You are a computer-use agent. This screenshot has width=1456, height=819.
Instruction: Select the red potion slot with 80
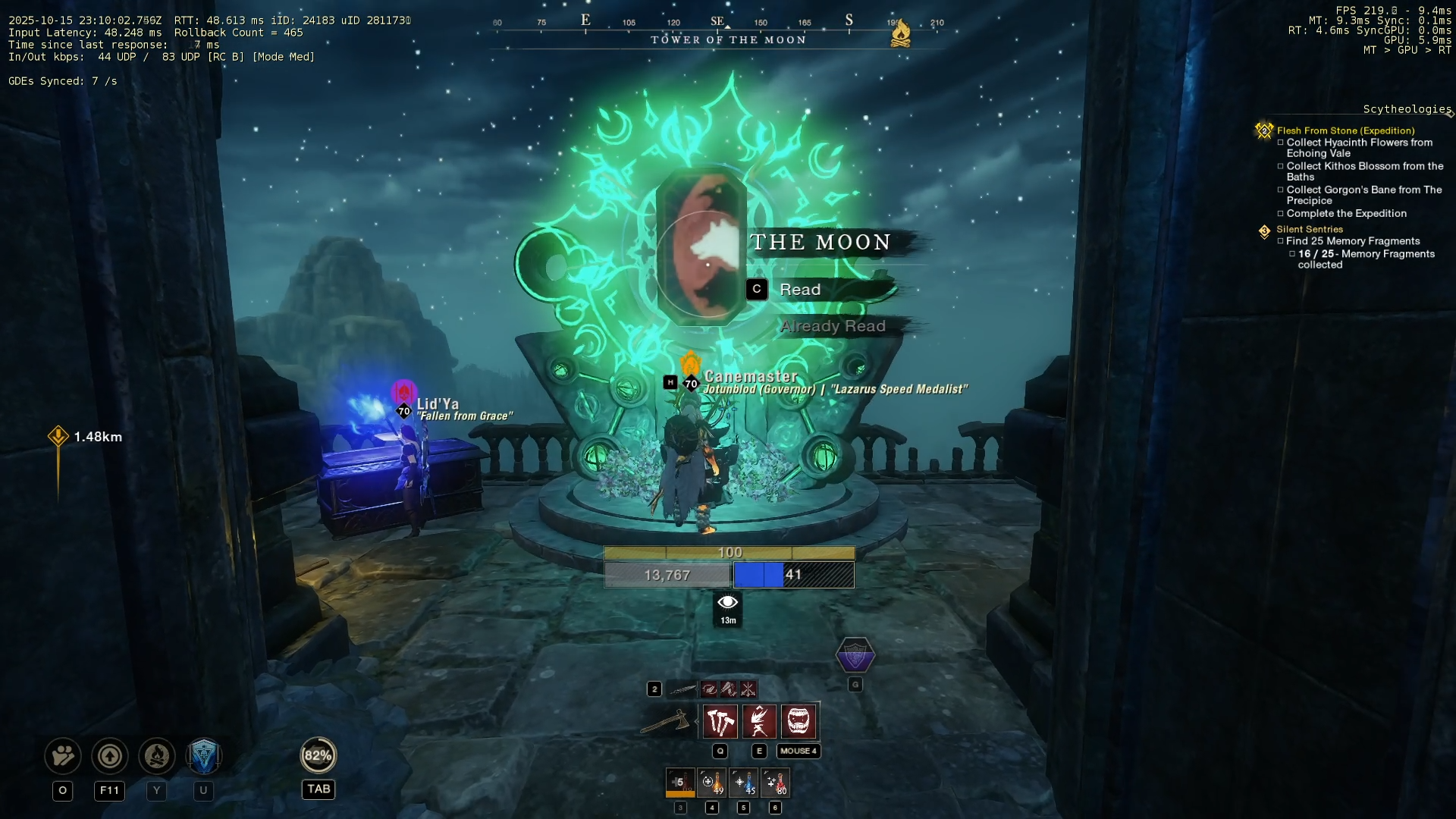tap(776, 783)
